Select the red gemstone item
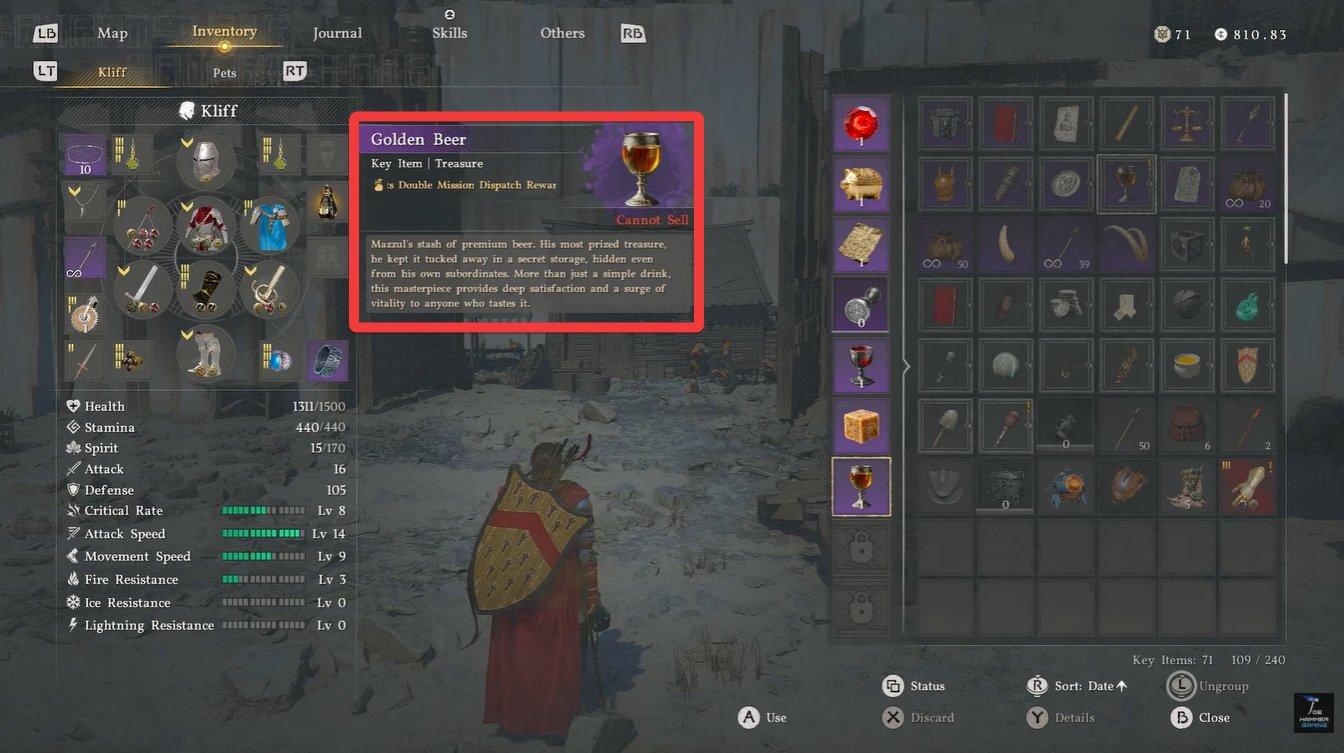Screen dimensions: 1344x753 click(861, 122)
